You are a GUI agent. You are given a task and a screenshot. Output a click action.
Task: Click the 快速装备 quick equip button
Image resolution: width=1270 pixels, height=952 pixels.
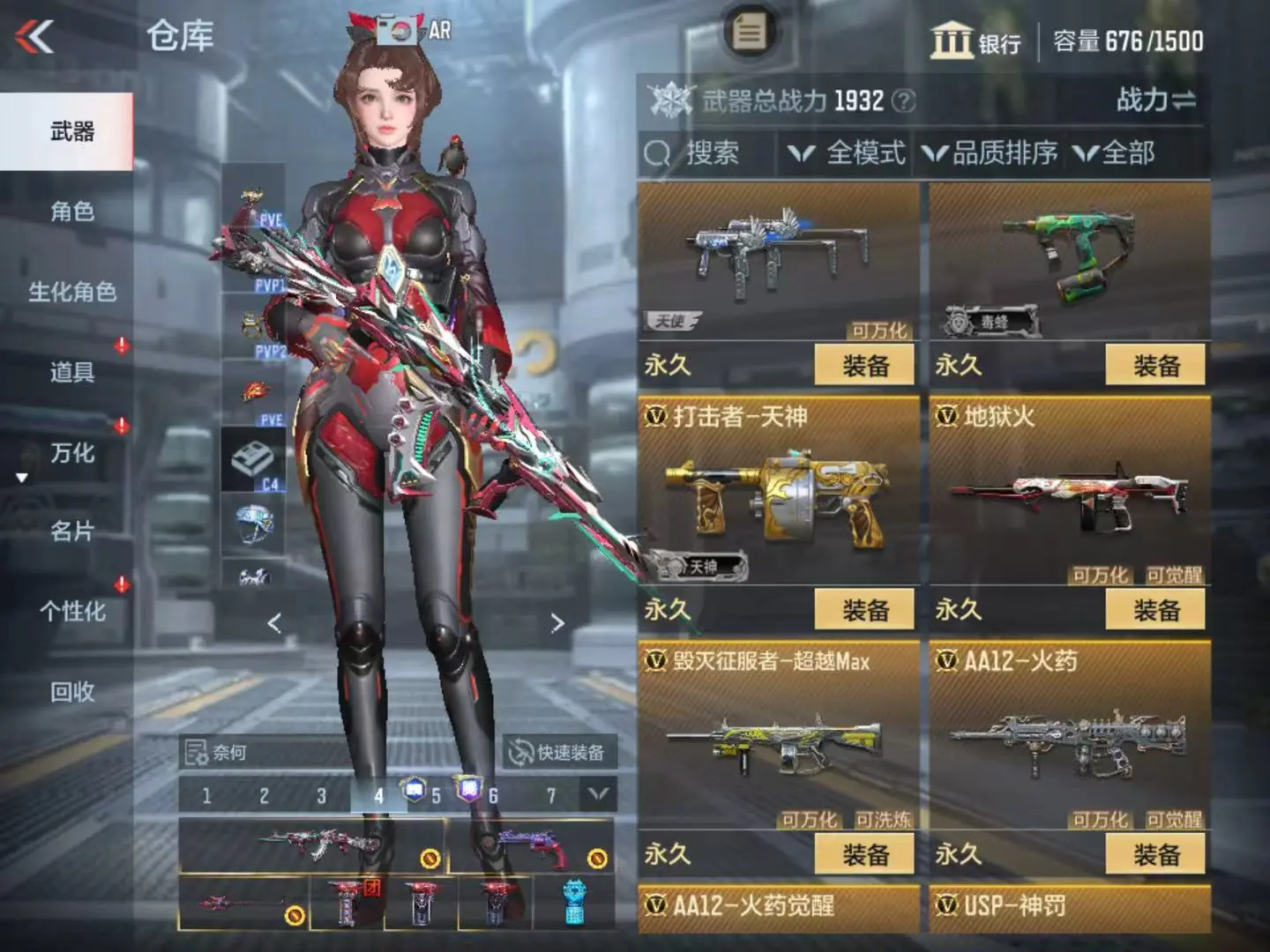pyautogui.click(x=559, y=753)
